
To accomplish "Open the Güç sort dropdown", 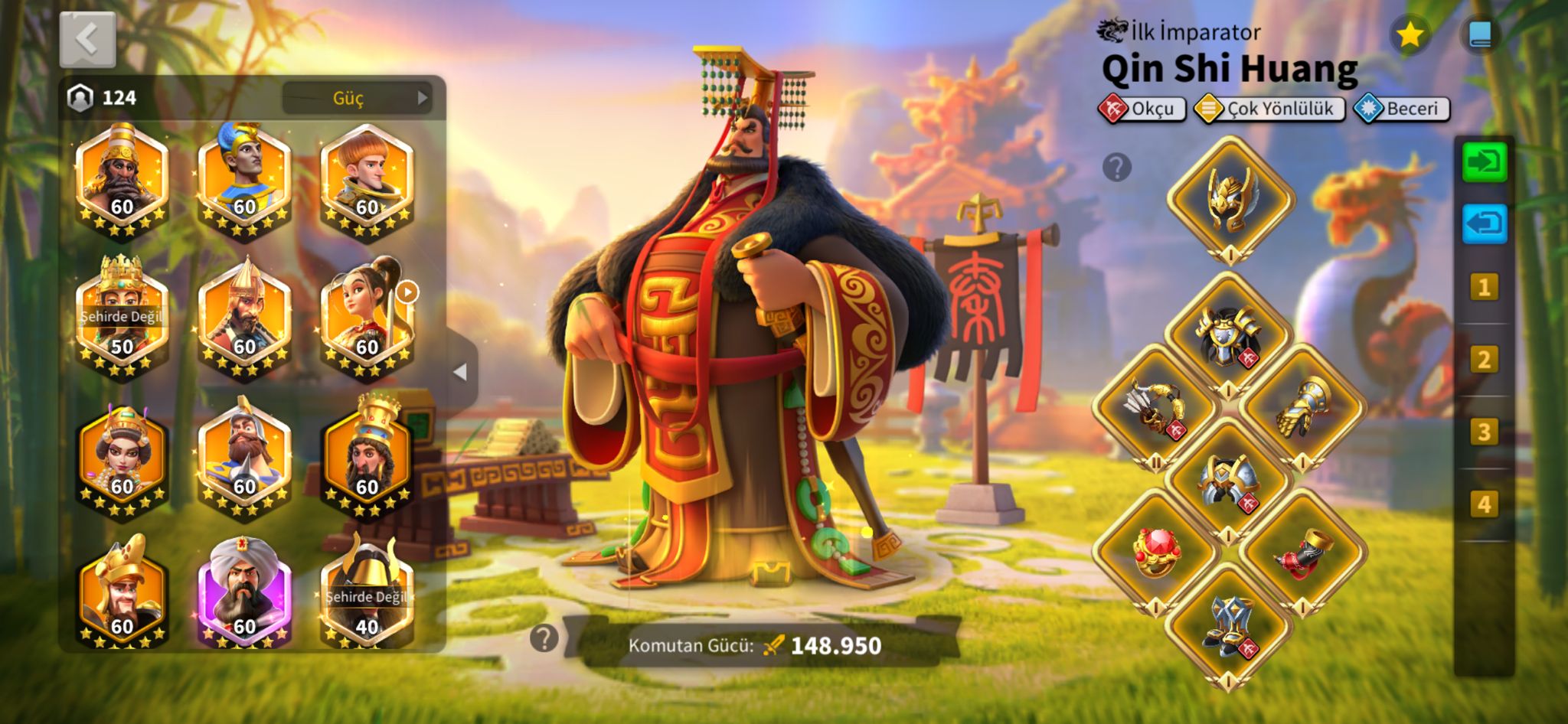I will pyautogui.click(x=357, y=98).
